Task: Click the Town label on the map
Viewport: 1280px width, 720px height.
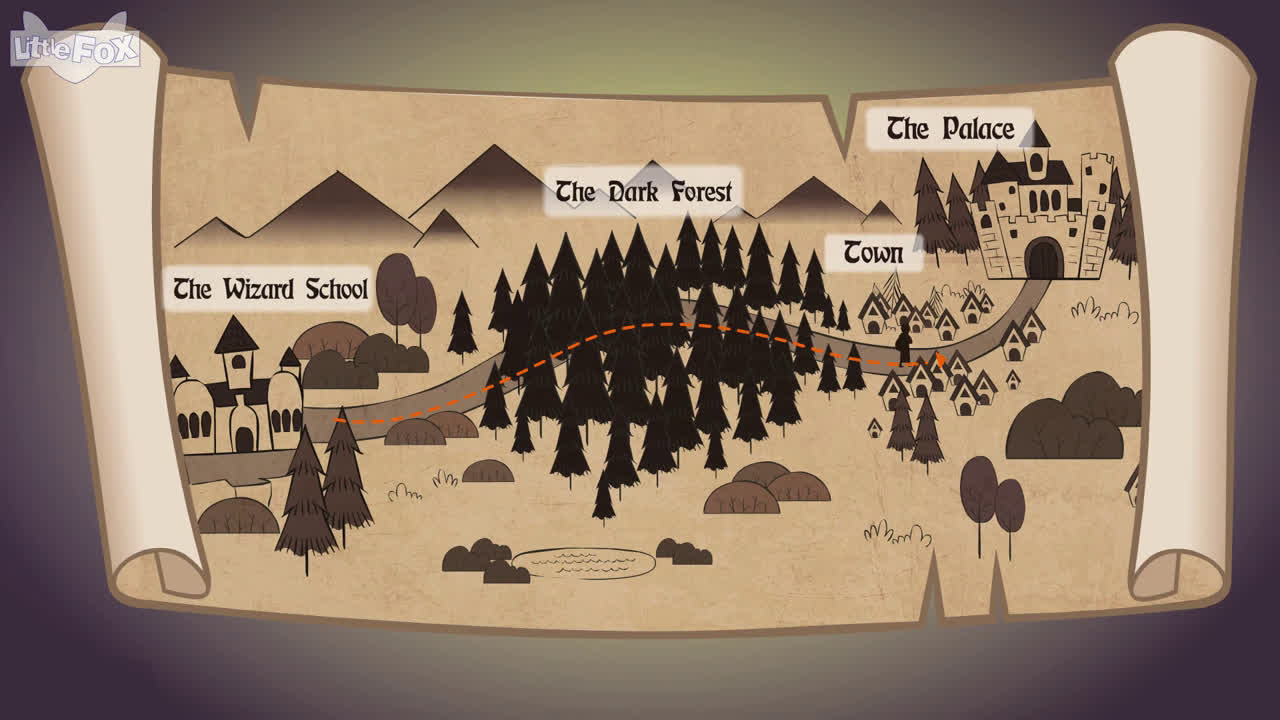Action: [x=873, y=253]
